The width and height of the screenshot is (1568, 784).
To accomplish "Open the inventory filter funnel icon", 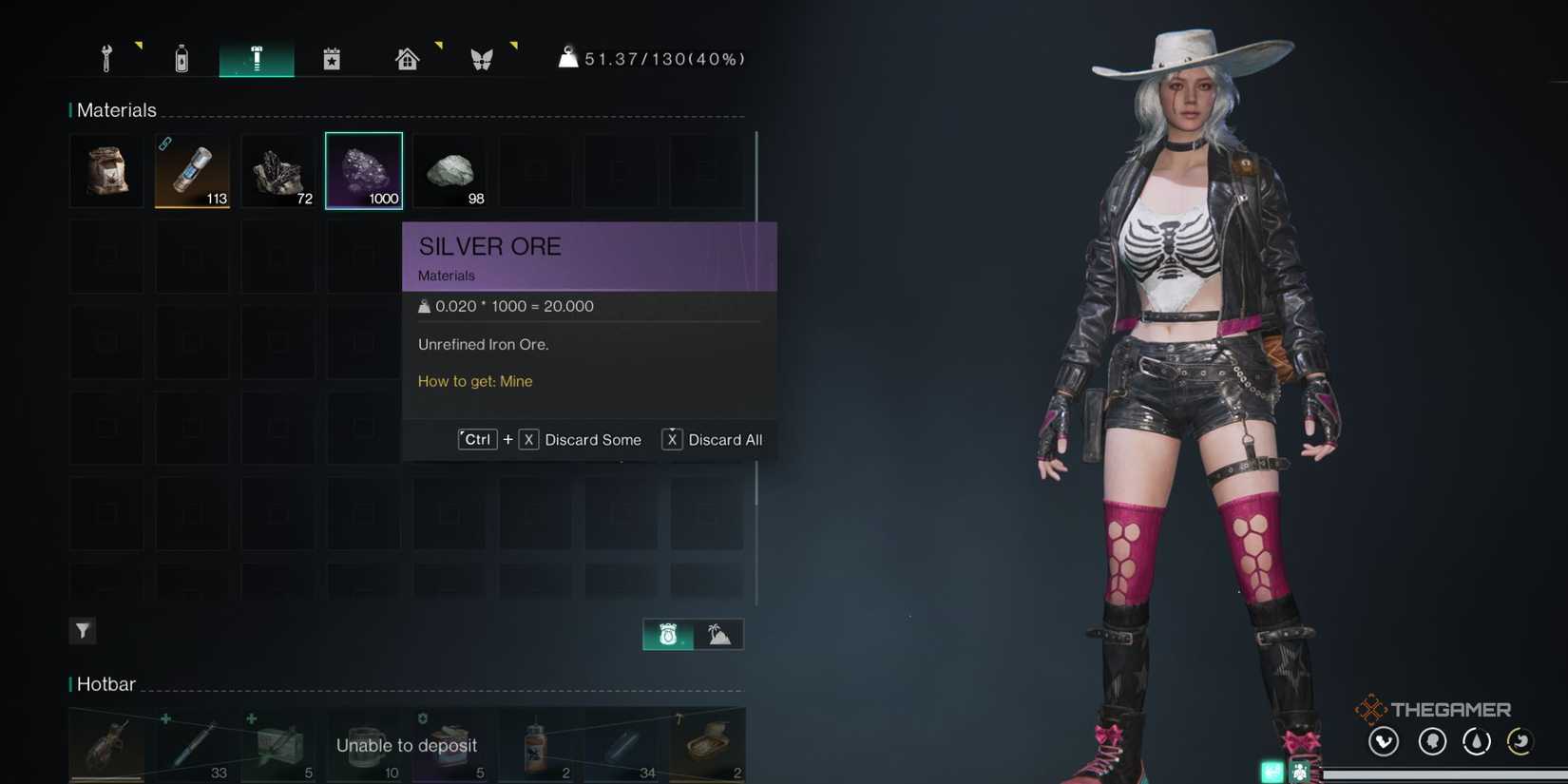I will click(x=83, y=630).
